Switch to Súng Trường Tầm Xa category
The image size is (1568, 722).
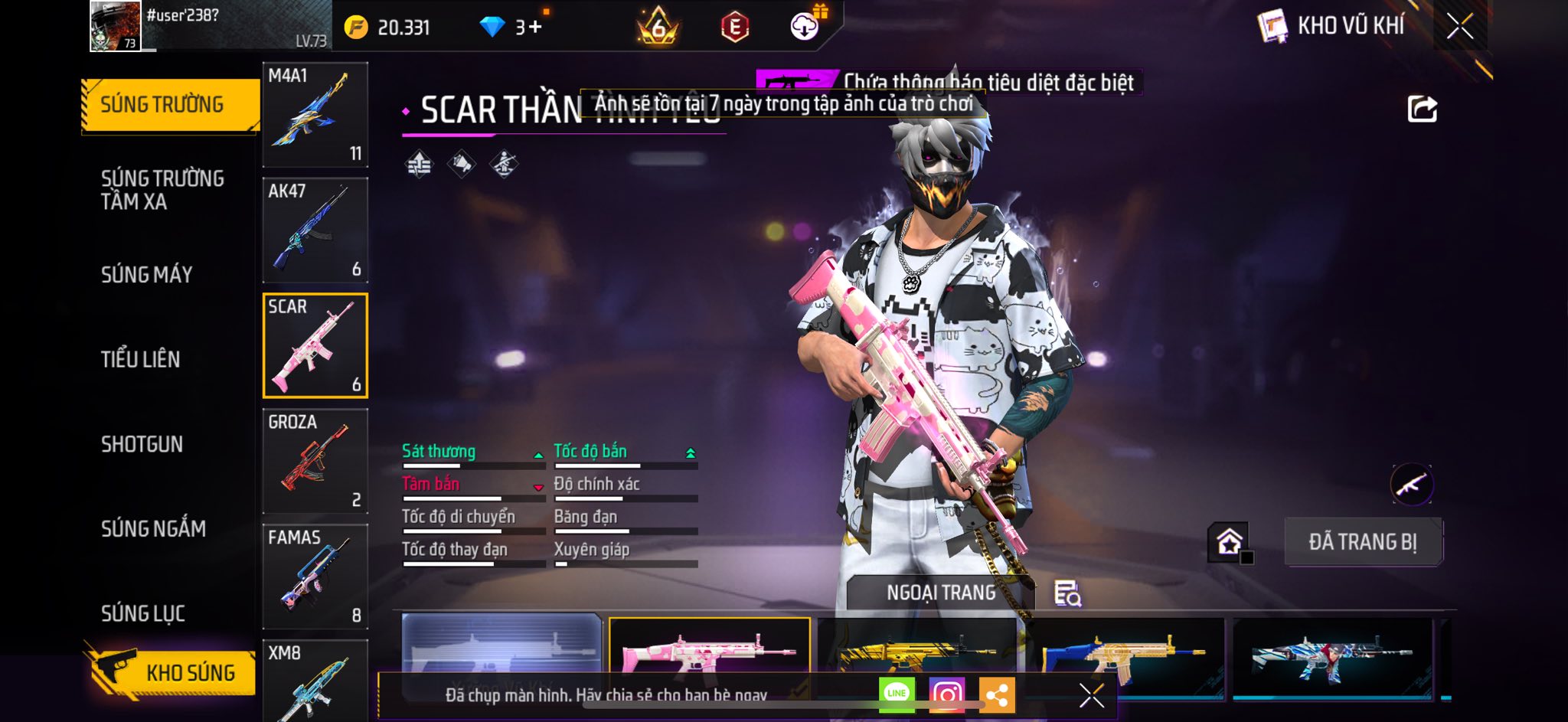pos(162,190)
